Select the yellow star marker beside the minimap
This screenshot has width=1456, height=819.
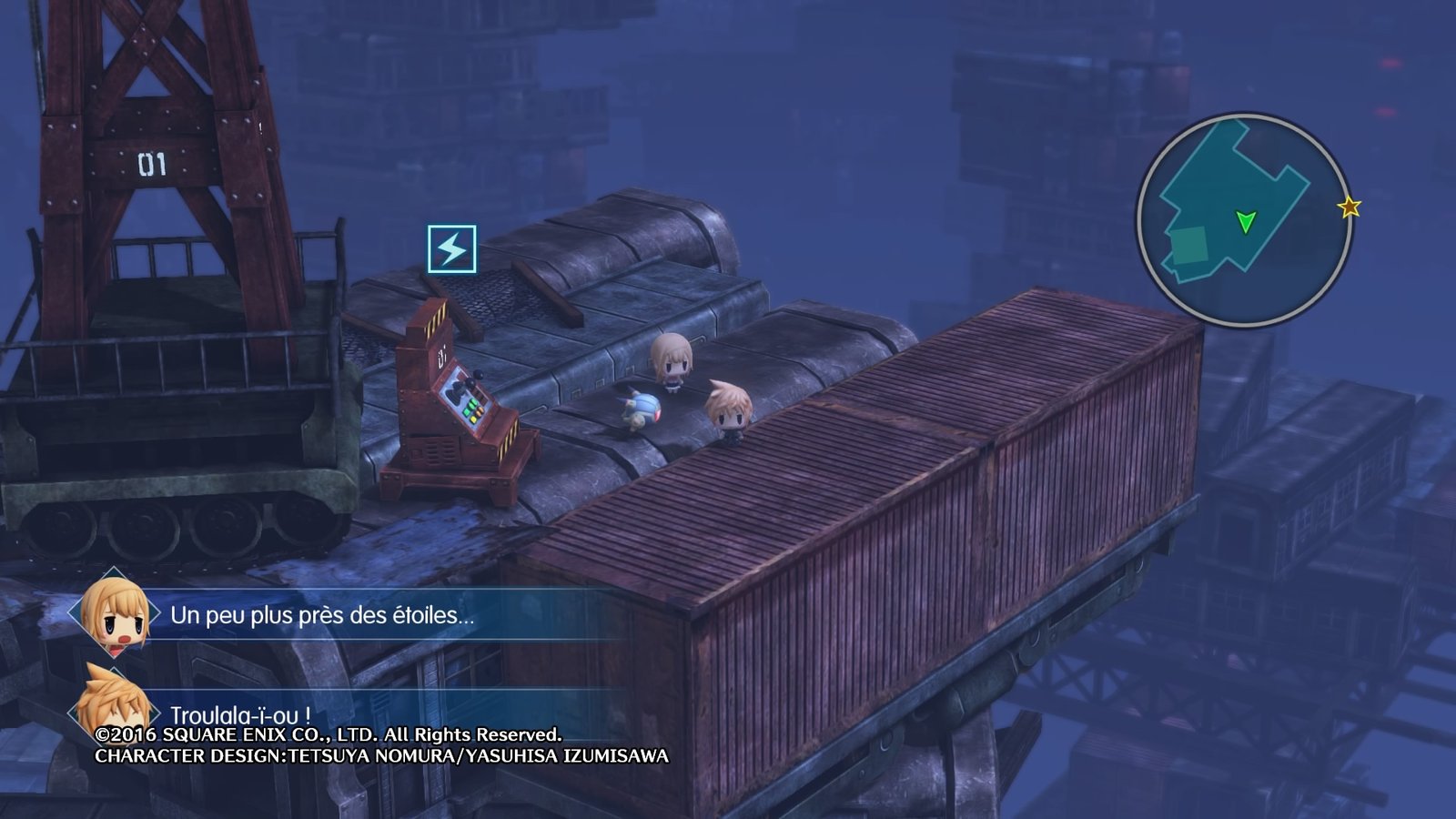[x=1349, y=208]
